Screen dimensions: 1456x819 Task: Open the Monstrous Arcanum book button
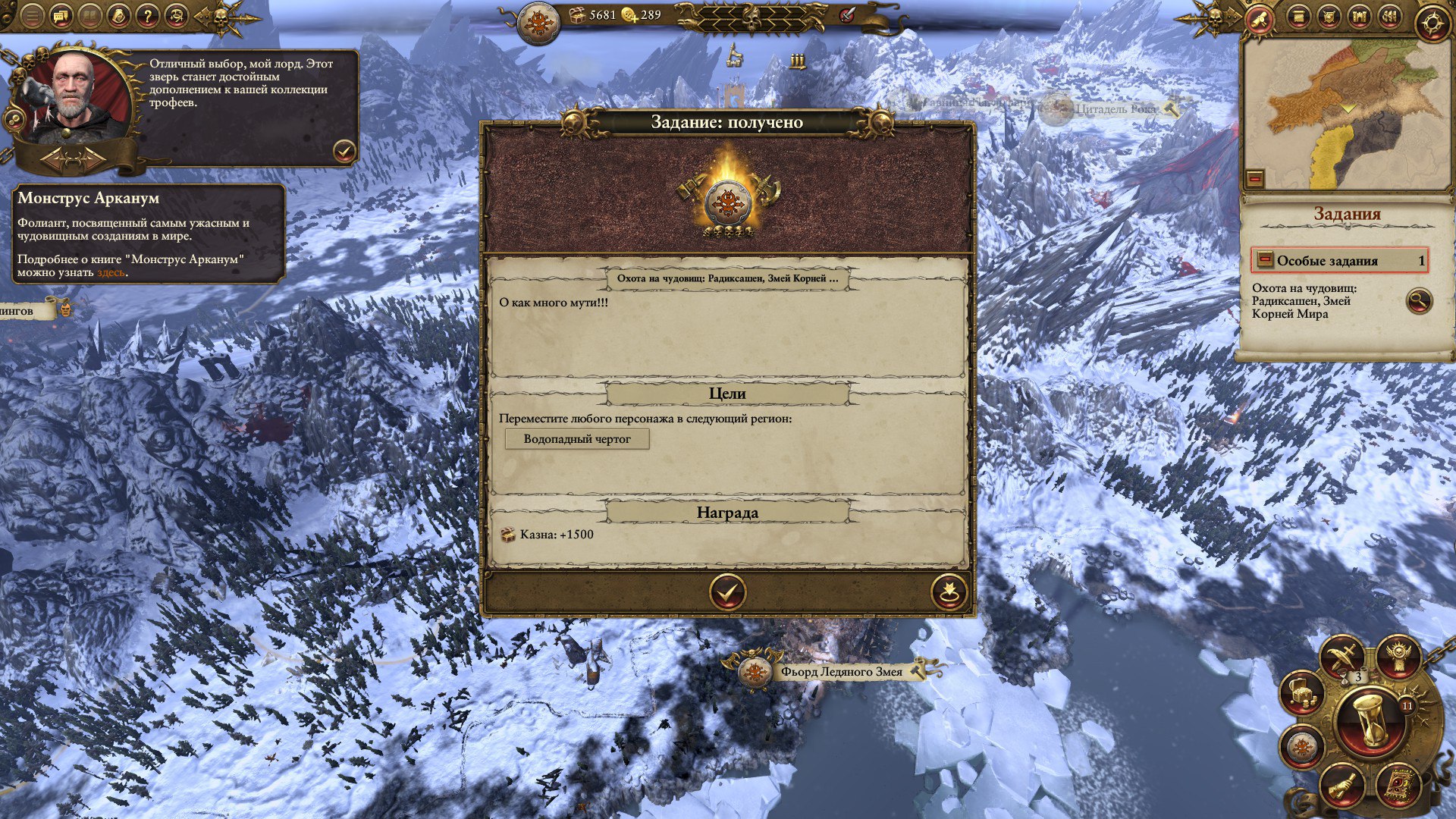pyautogui.click(x=1398, y=785)
